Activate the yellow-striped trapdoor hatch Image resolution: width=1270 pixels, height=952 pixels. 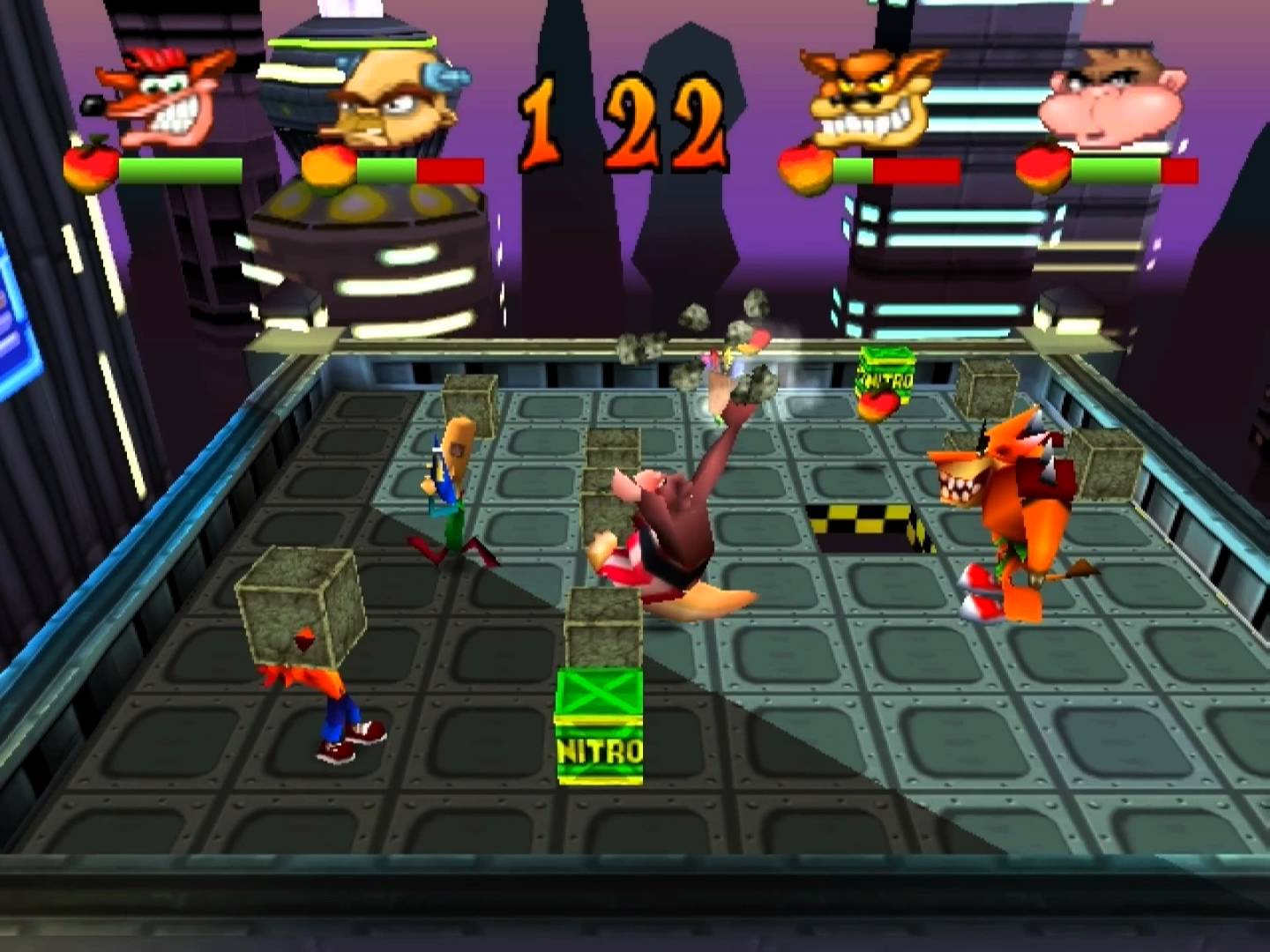tap(864, 520)
